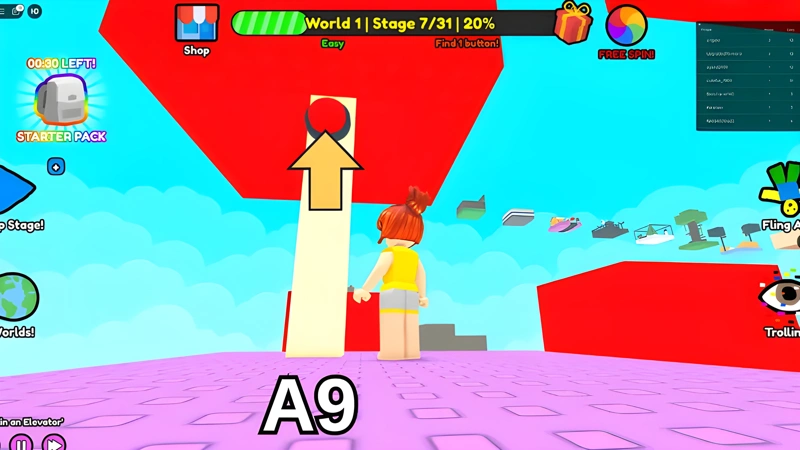Select the top player row in leaderboard
The image size is (800, 450).
point(747,40)
